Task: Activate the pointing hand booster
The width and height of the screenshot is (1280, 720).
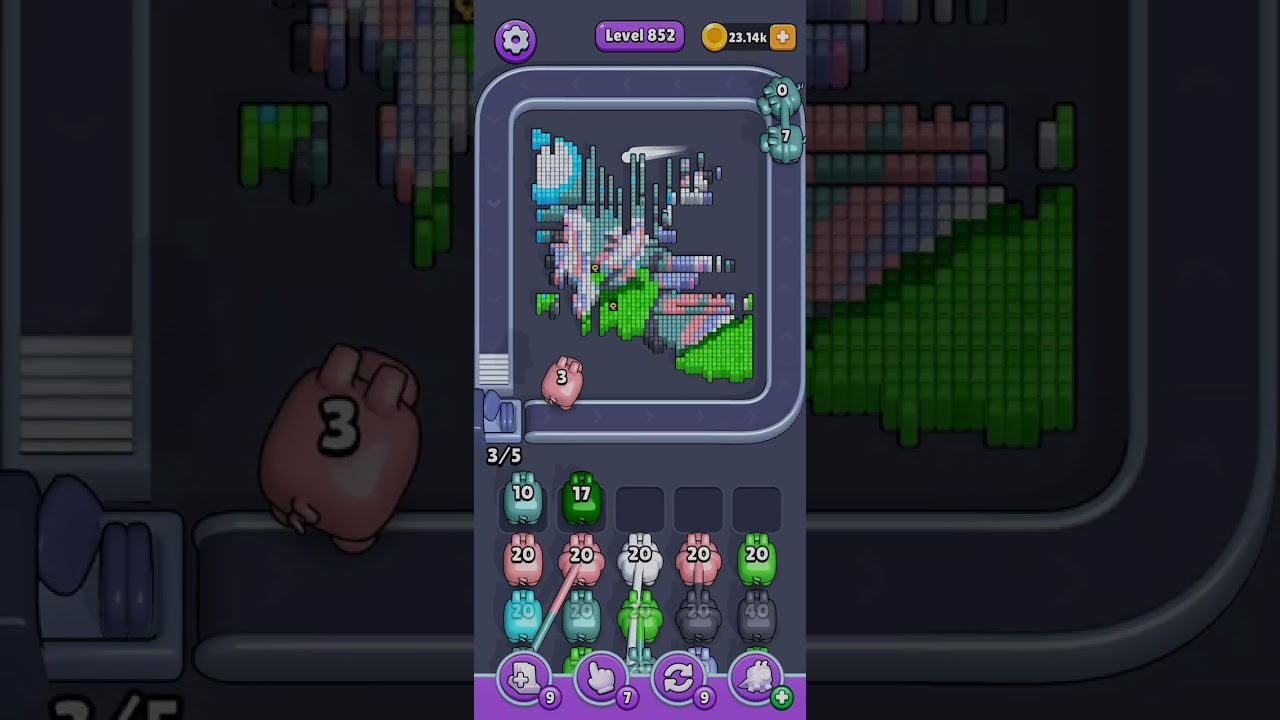Action: [601, 679]
